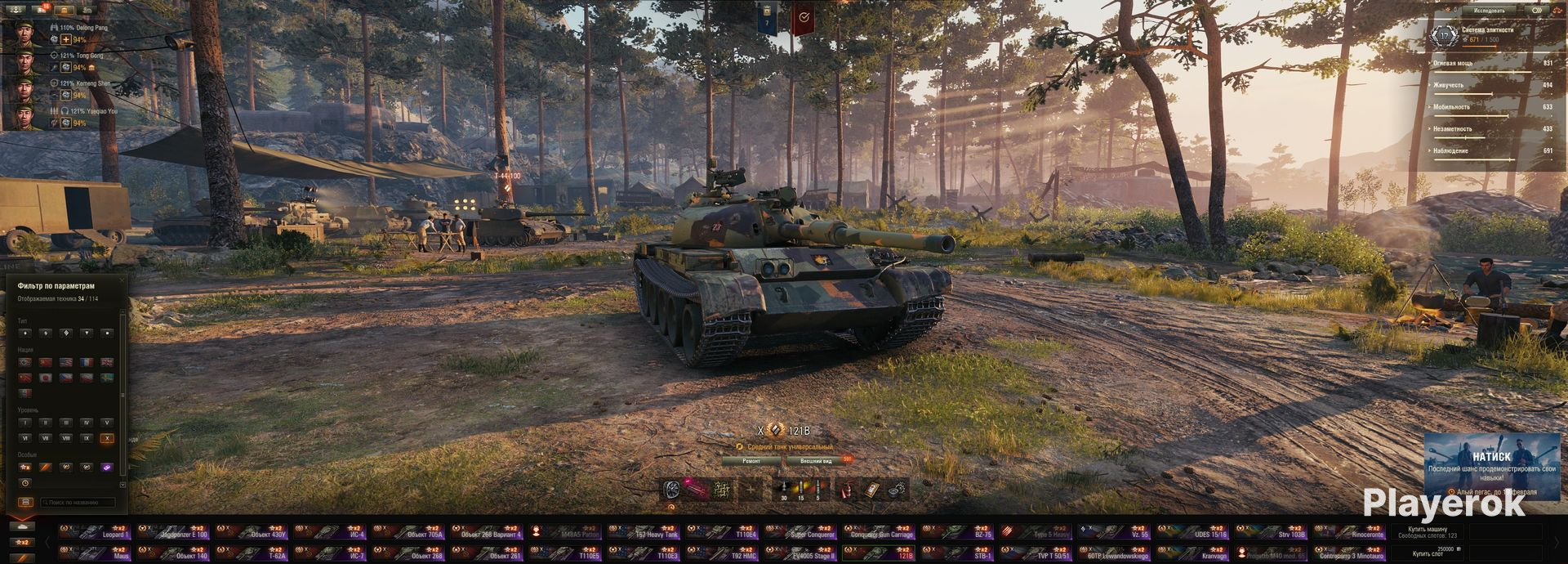1568x564 pixels.
Task: Toggle the tier X level filter
Action: click(x=106, y=439)
